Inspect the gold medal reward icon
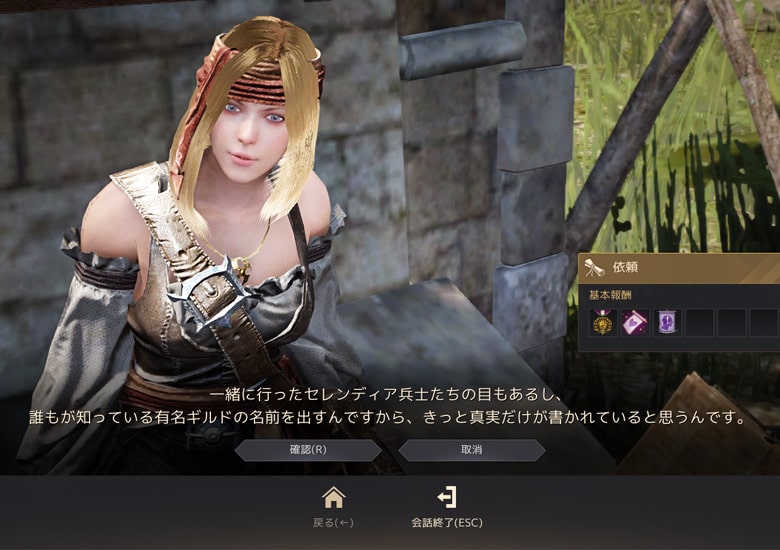 click(x=602, y=323)
